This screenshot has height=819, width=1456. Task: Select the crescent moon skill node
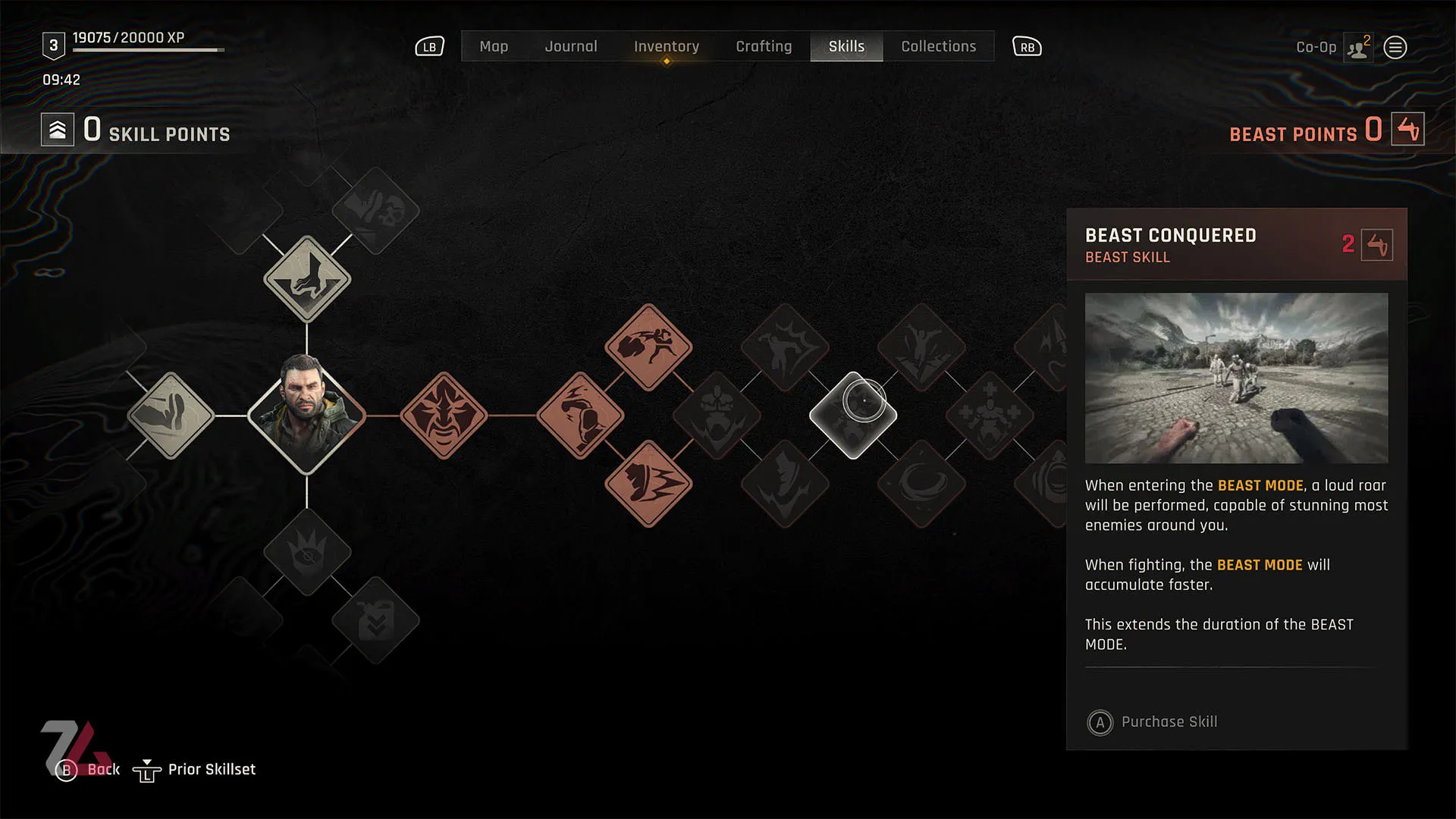point(921,485)
